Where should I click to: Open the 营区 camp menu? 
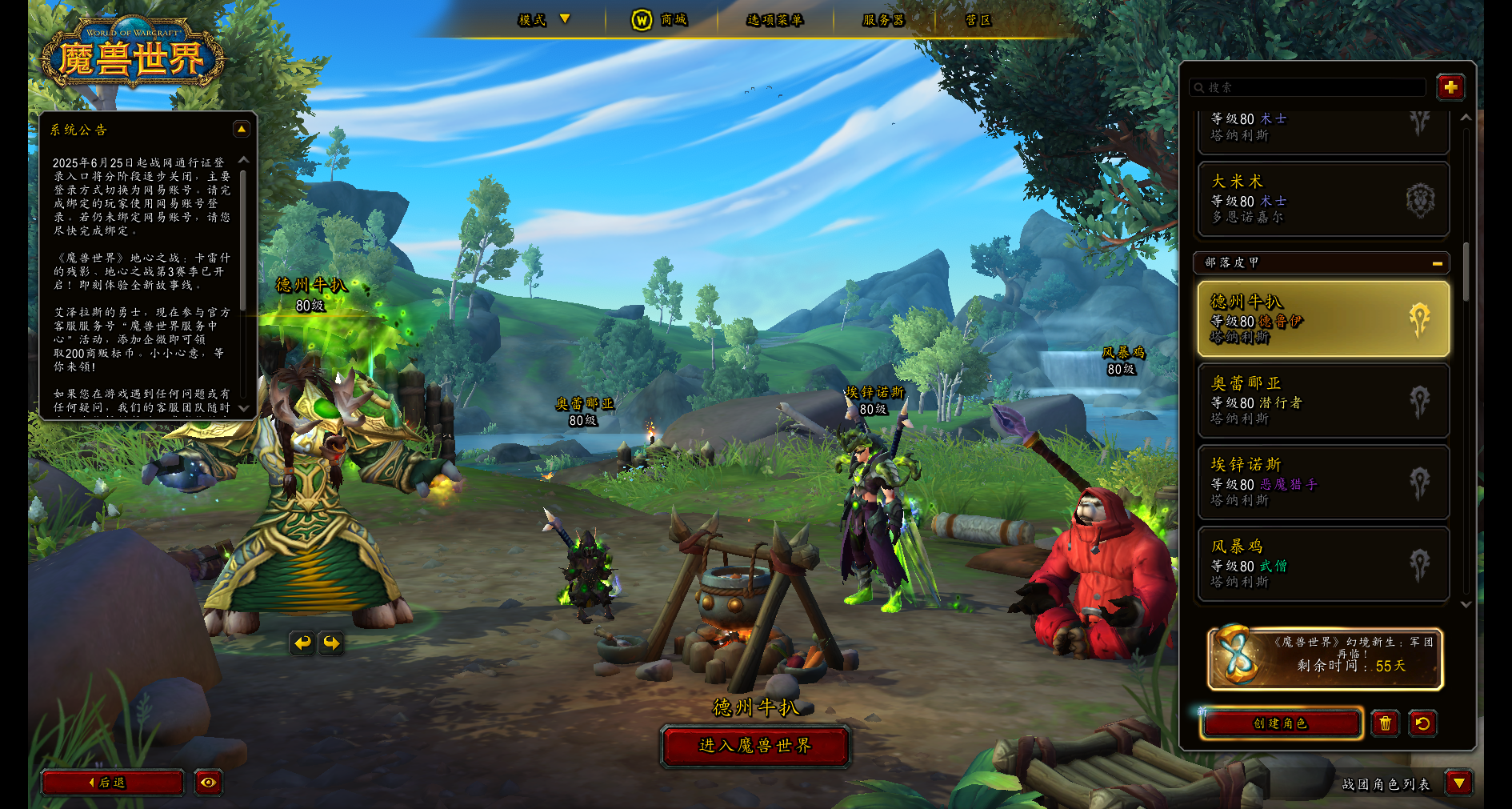pyautogui.click(x=978, y=19)
